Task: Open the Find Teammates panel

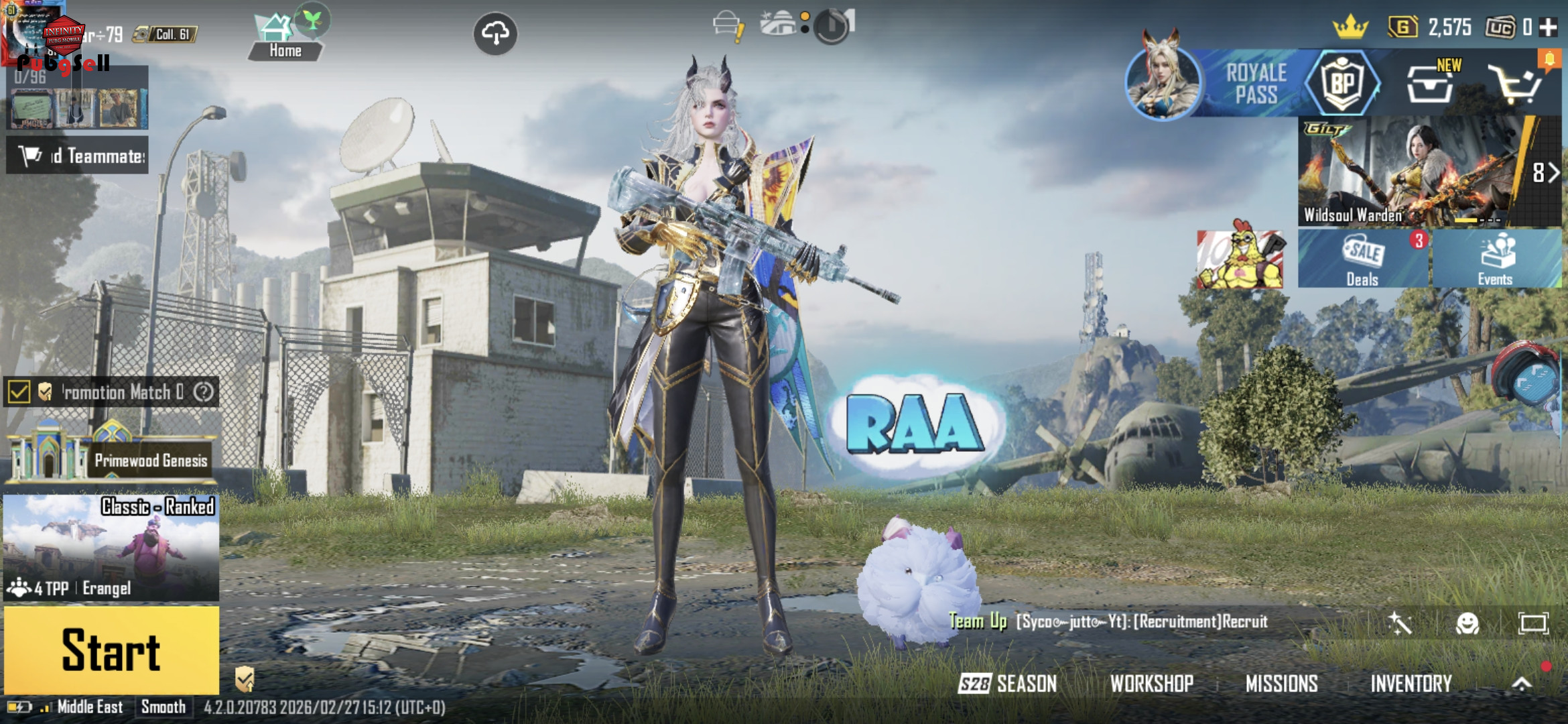Action: (78, 156)
